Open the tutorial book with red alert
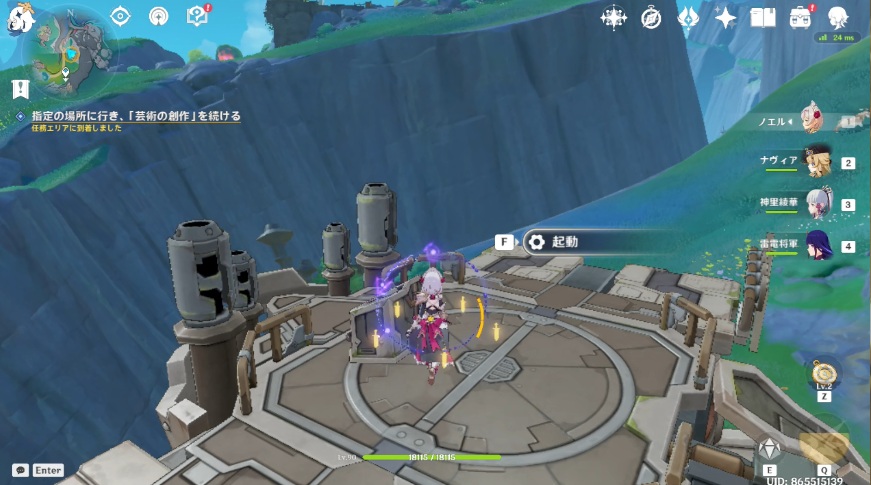The height and width of the screenshot is (485, 871). pos(196,16)
